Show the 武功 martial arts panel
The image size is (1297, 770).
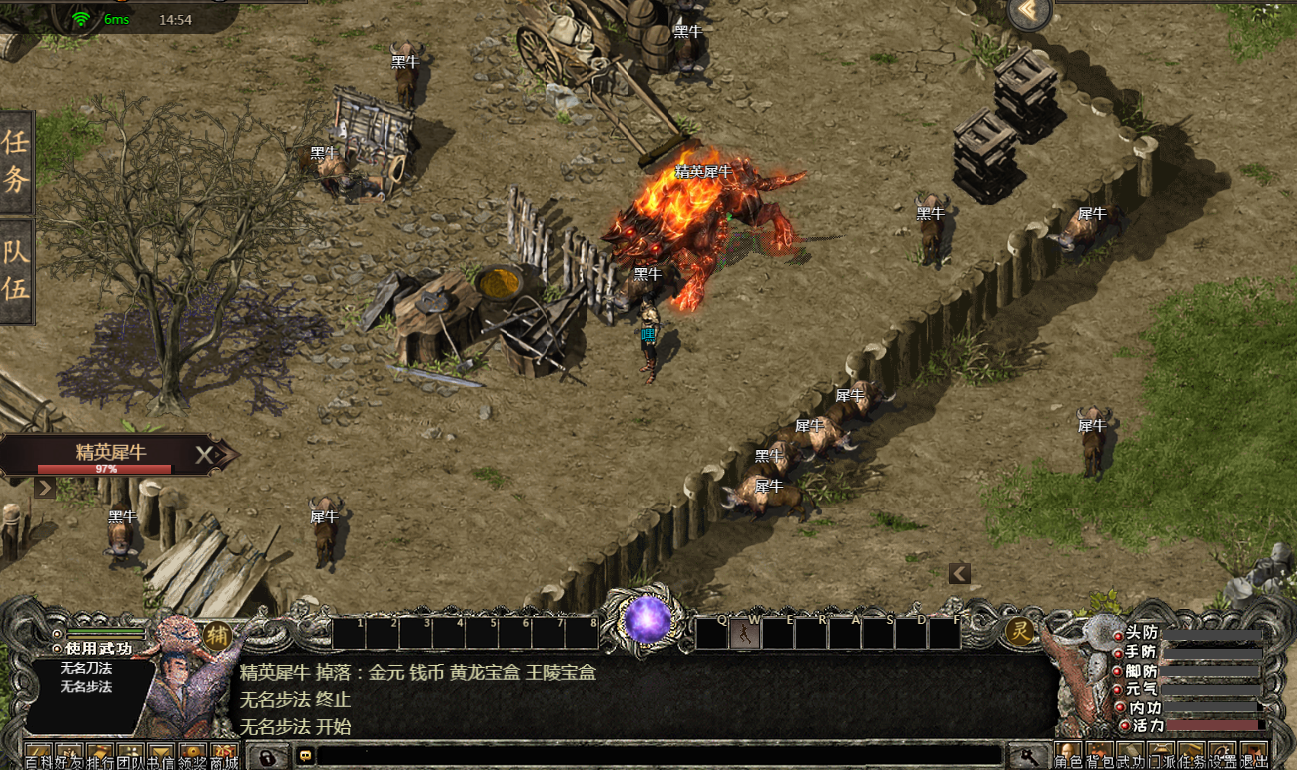1131,756
